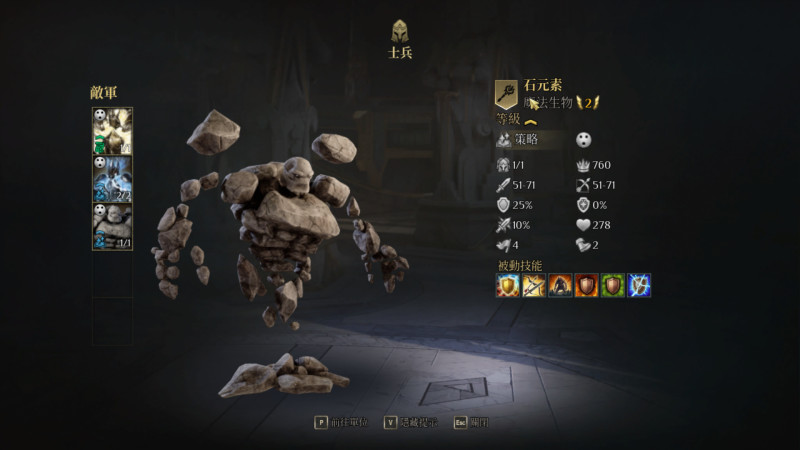The width and height of the screenshot is (800, 450).
Task: Collapse the 等級 level arrow
Action: (531, 121)
